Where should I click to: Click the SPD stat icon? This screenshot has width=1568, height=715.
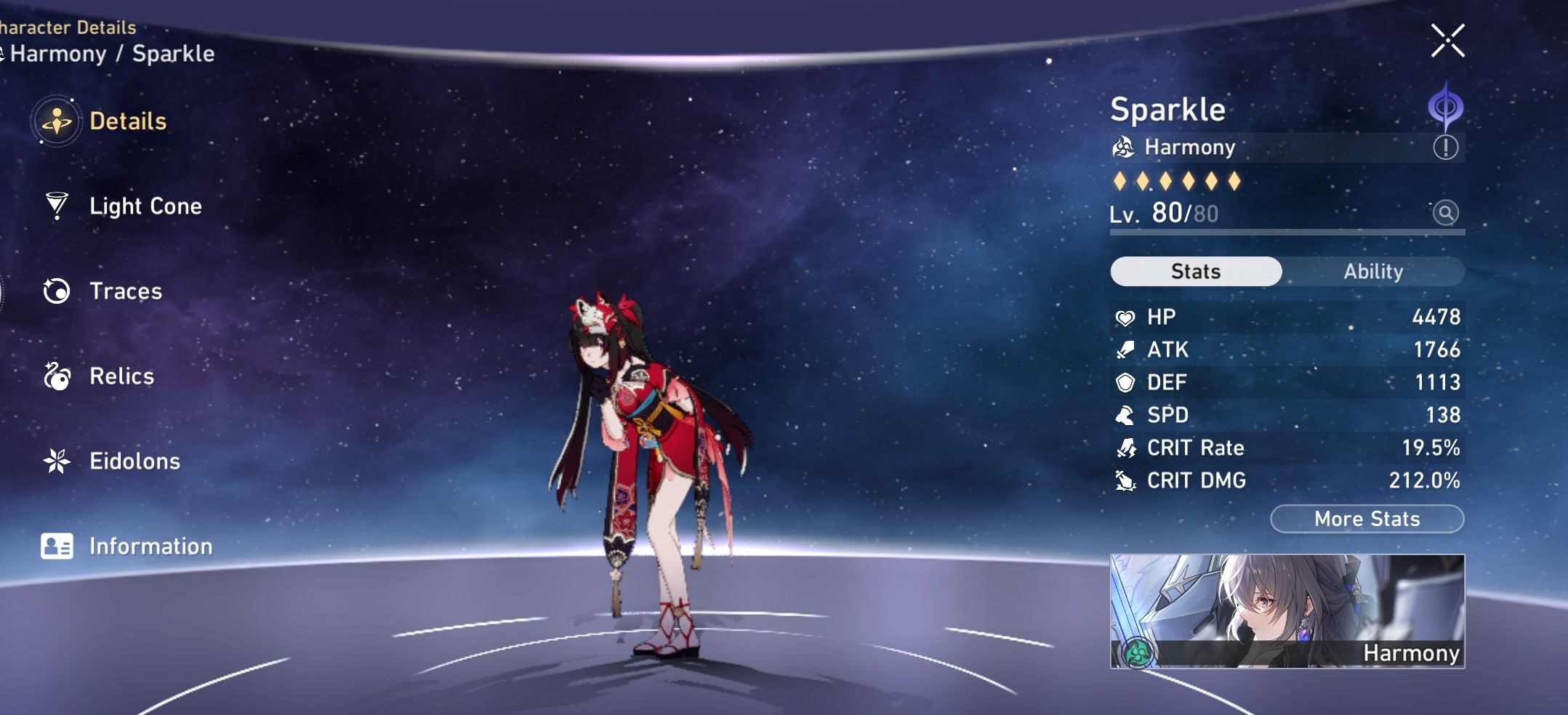click(x=1126, y=415)
